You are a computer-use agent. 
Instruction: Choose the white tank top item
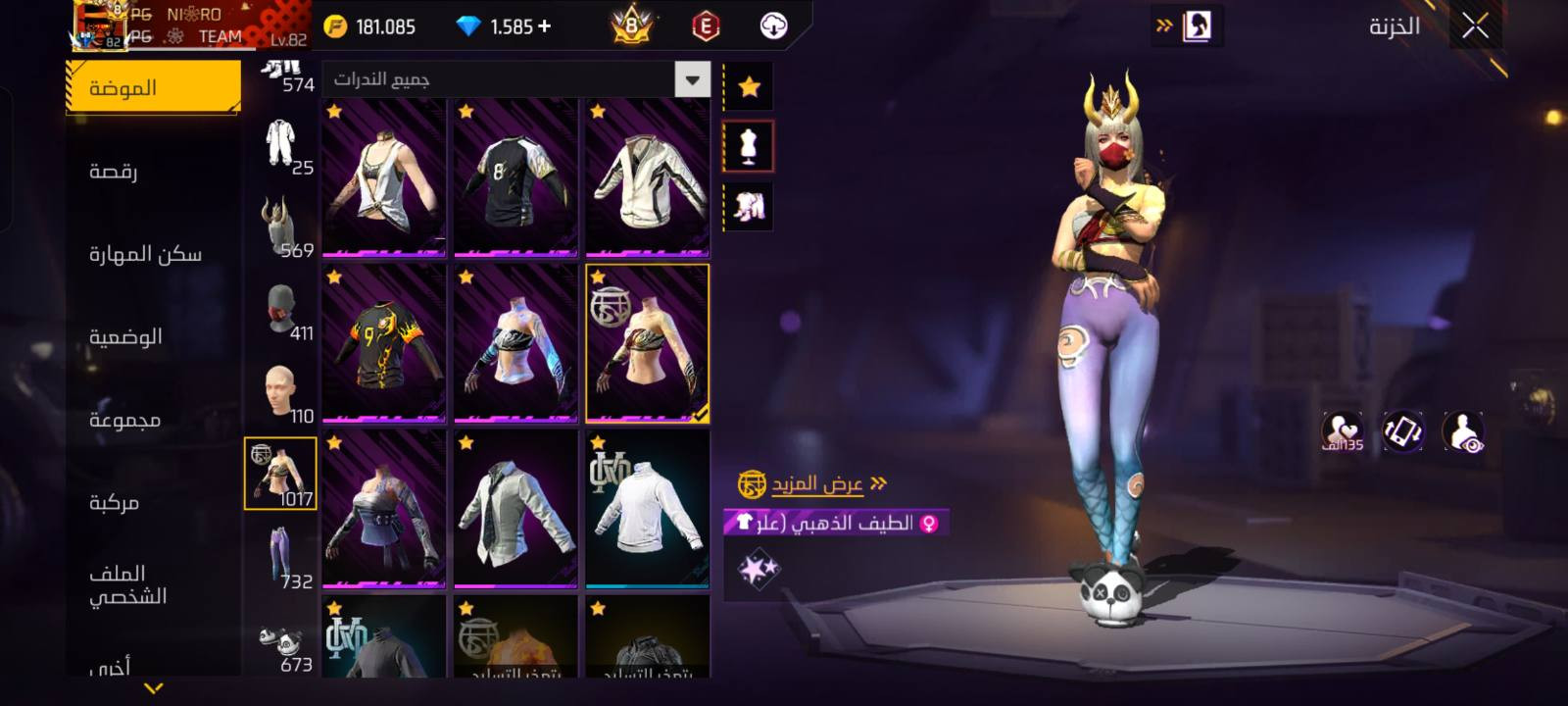(384, 177)
